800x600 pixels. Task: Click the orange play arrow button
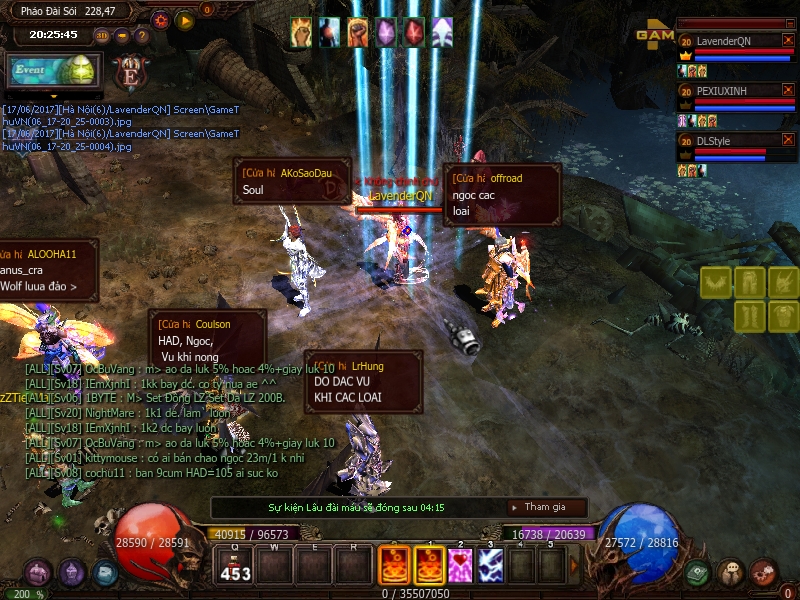184,19
